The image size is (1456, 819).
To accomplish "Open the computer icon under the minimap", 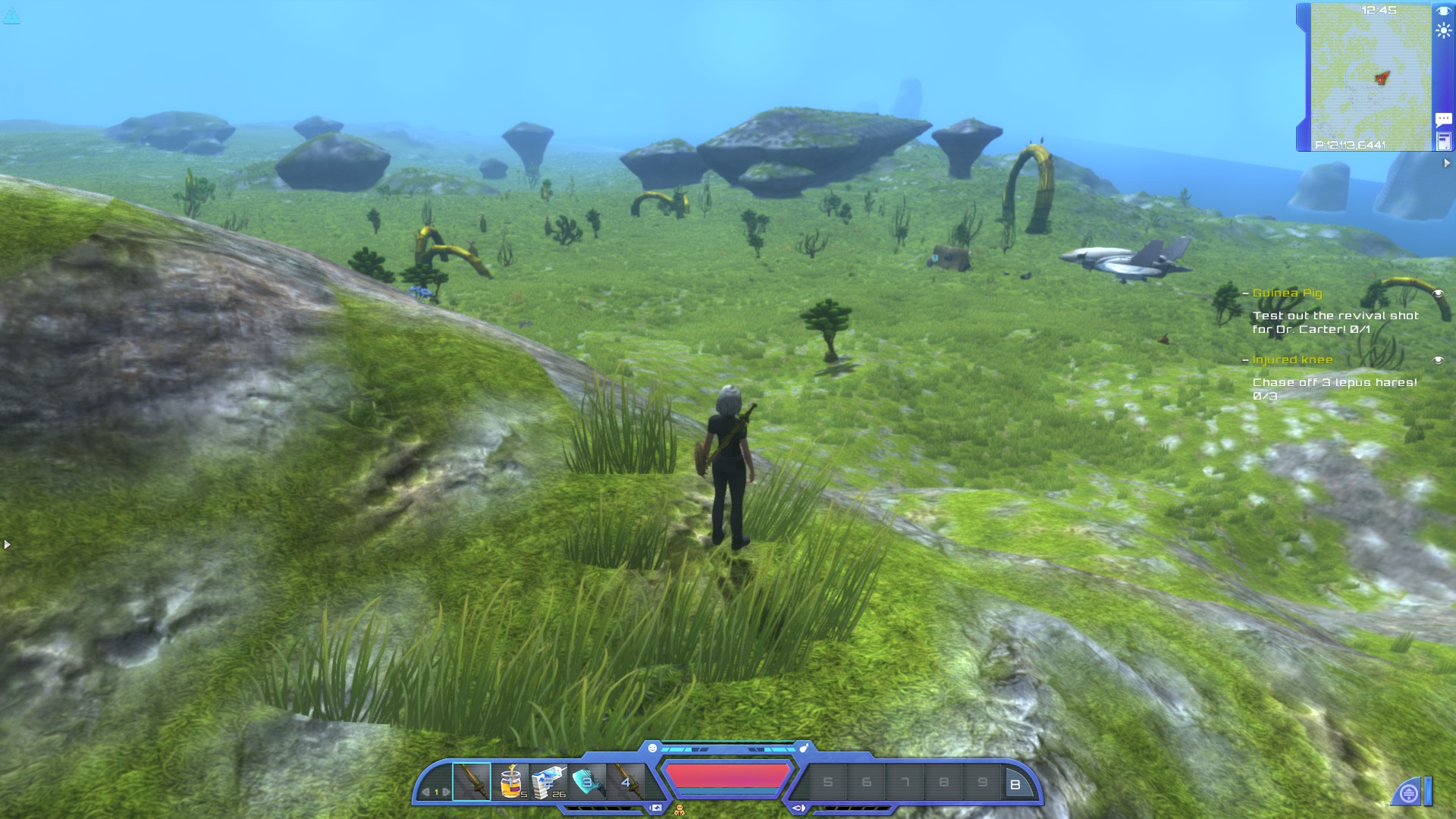I will [1443, 141].
